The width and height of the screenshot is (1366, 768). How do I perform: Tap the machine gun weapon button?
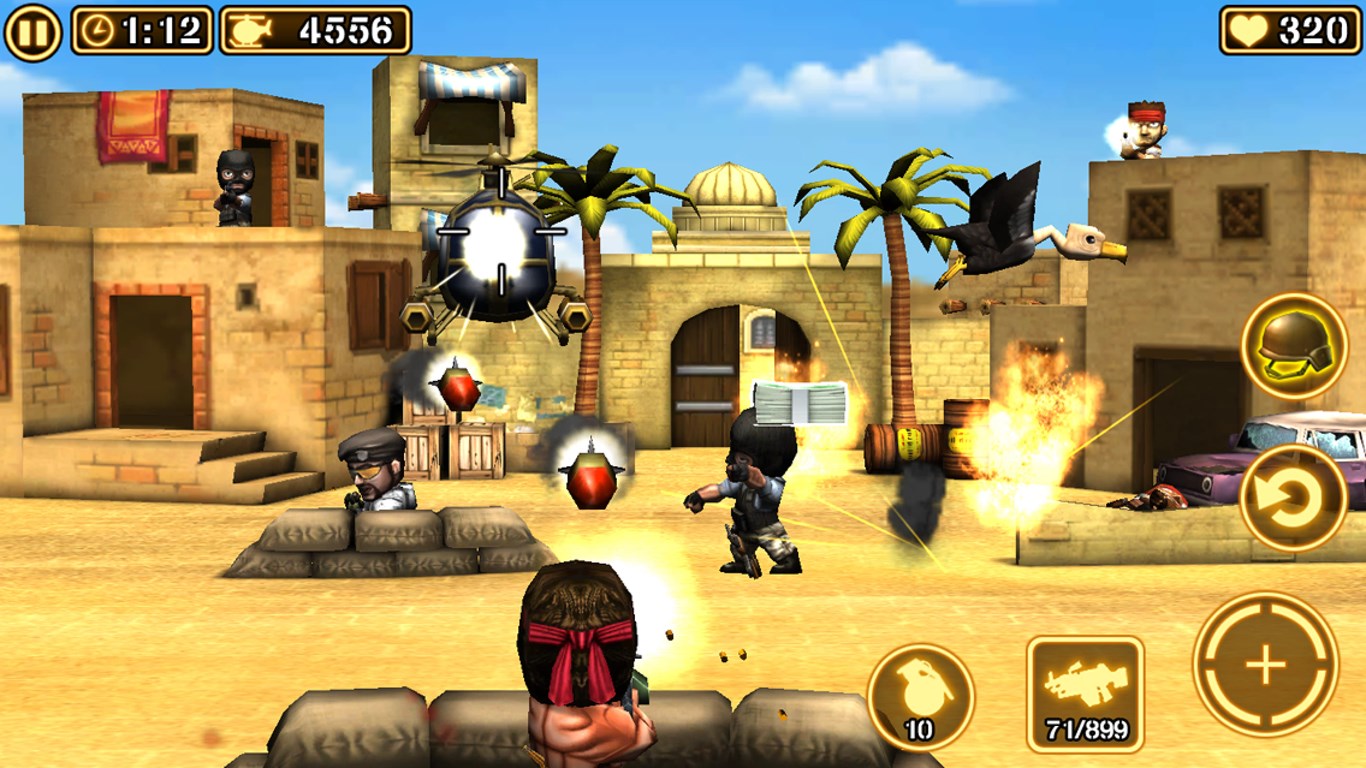pos(1085,694)
